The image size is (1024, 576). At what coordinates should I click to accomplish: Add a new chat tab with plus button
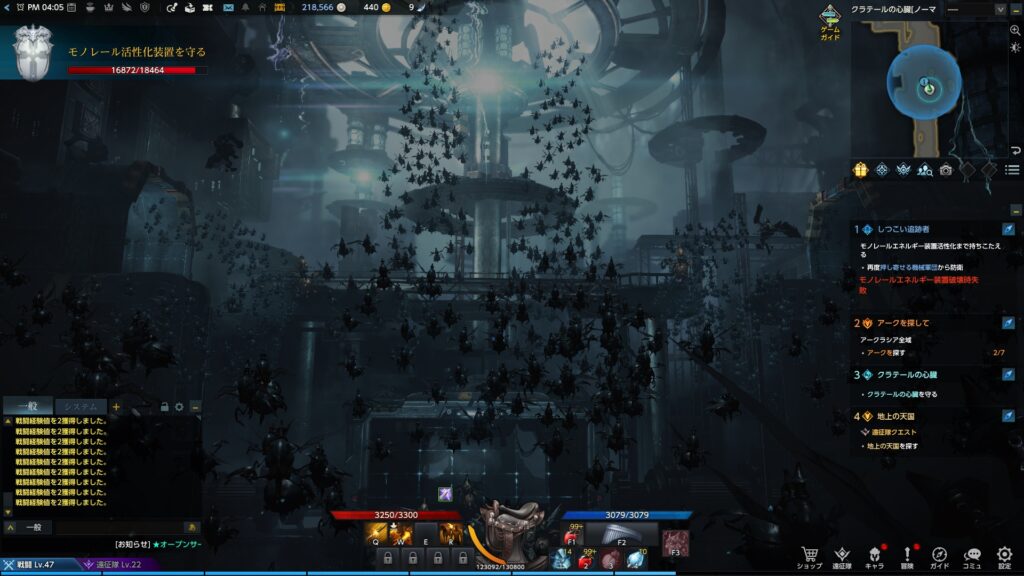tap(116, 407)
